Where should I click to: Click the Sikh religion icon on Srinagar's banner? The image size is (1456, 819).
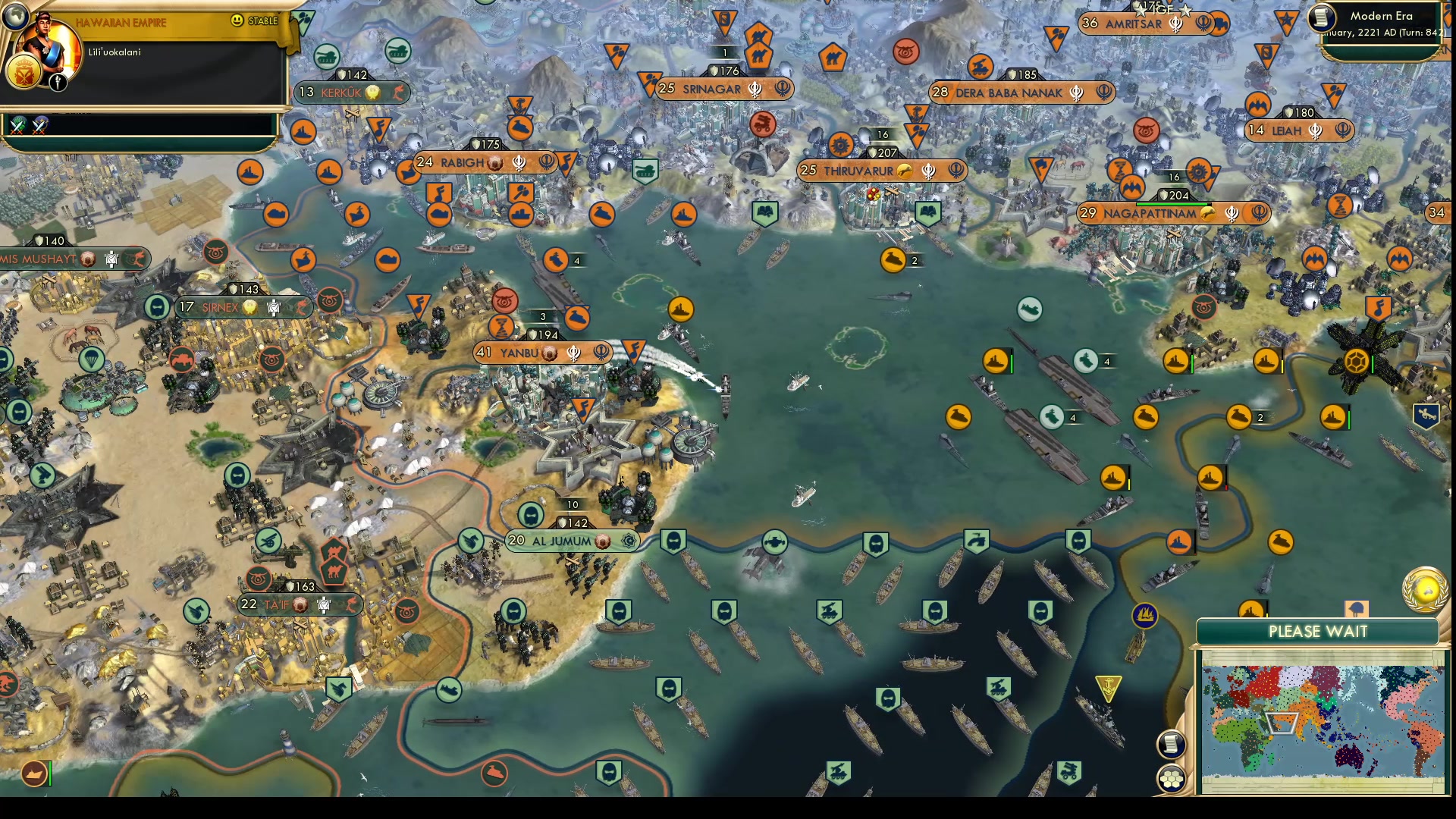click(x=754, y=89)
